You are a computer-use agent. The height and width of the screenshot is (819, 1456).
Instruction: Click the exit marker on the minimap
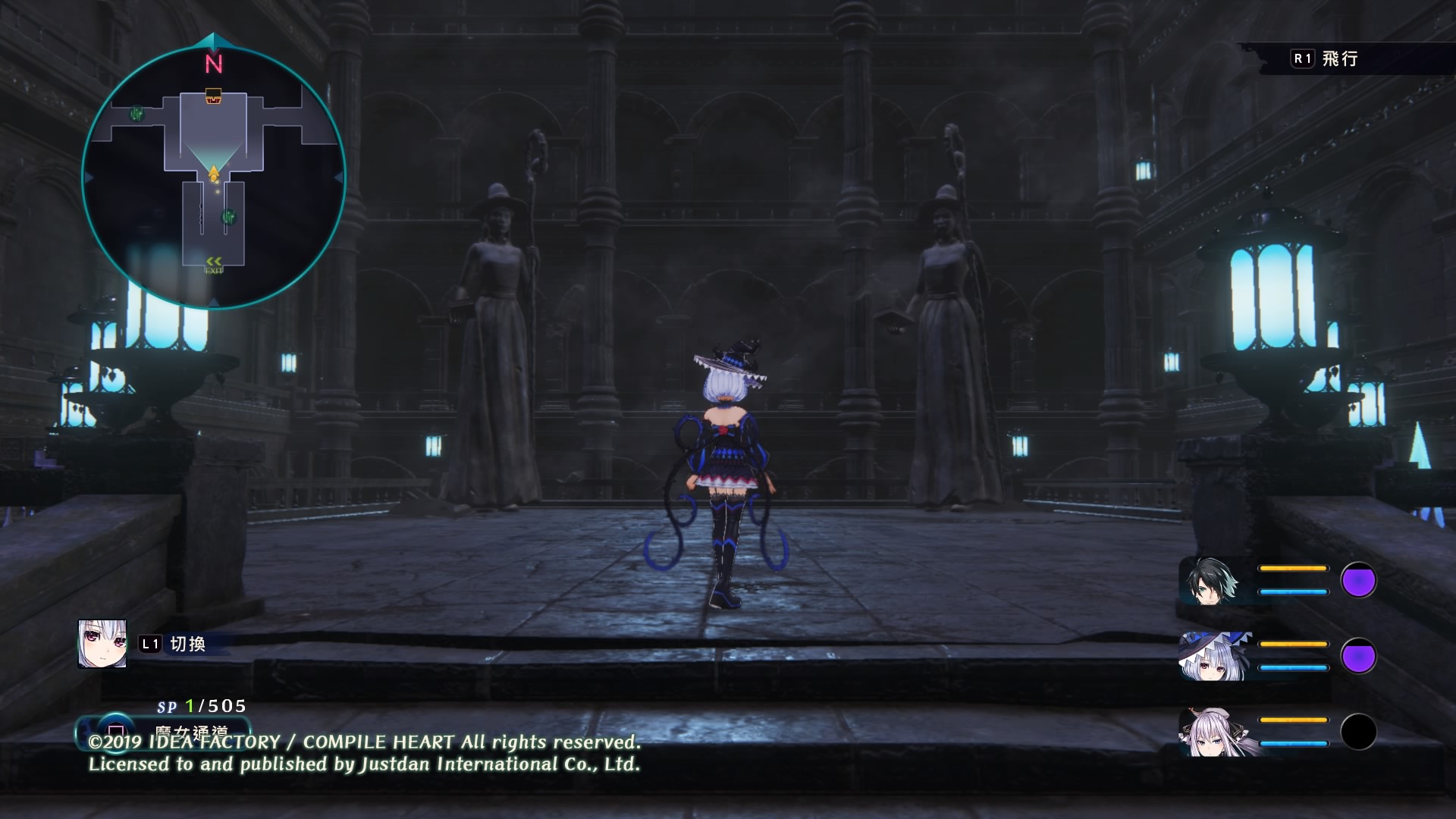pyautogui.click(x=214, y=265)
